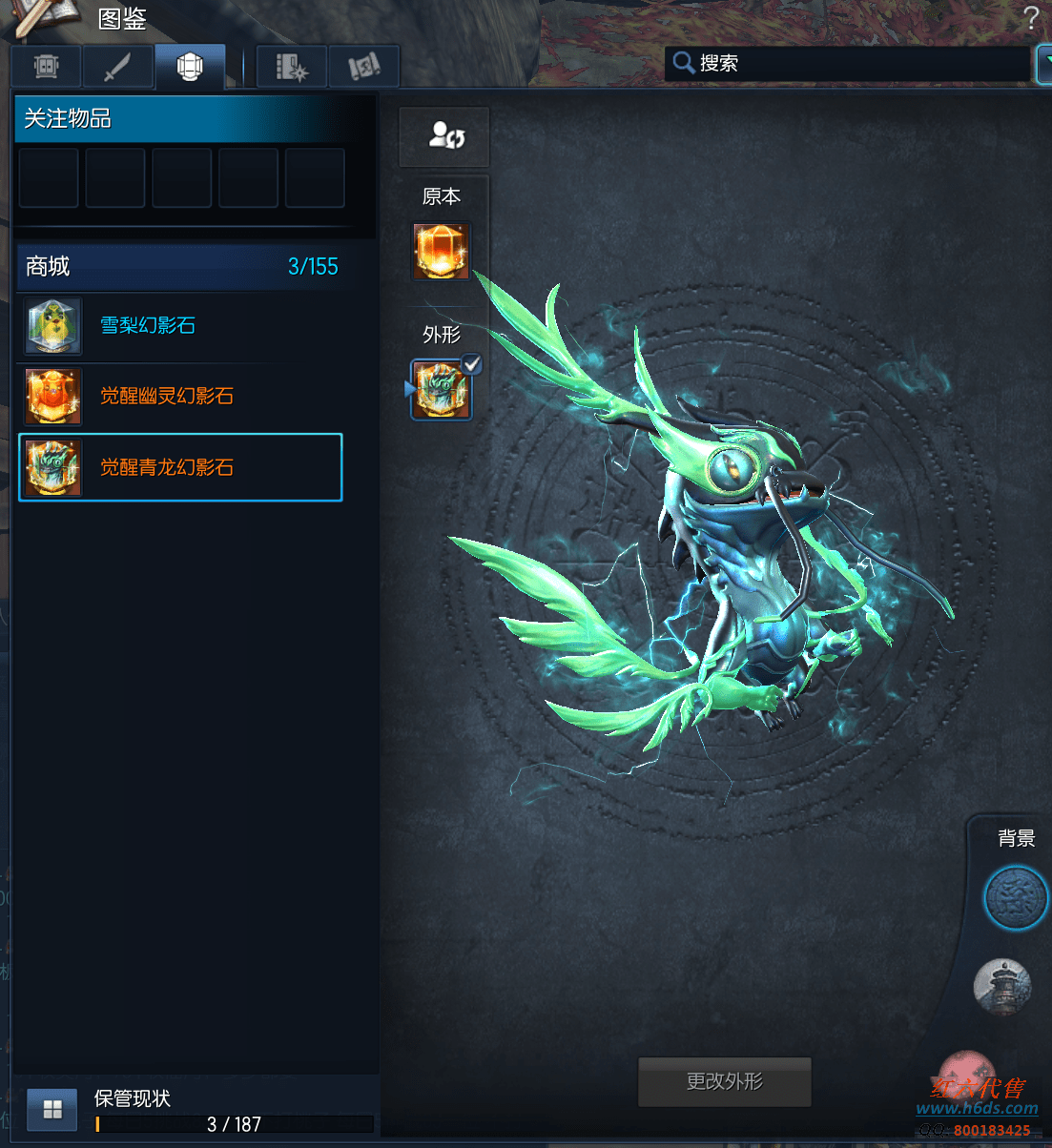Screen dimensions: 1052x1148
Task: Open the filter dropdown beside search
Action: coord(1043,64)
